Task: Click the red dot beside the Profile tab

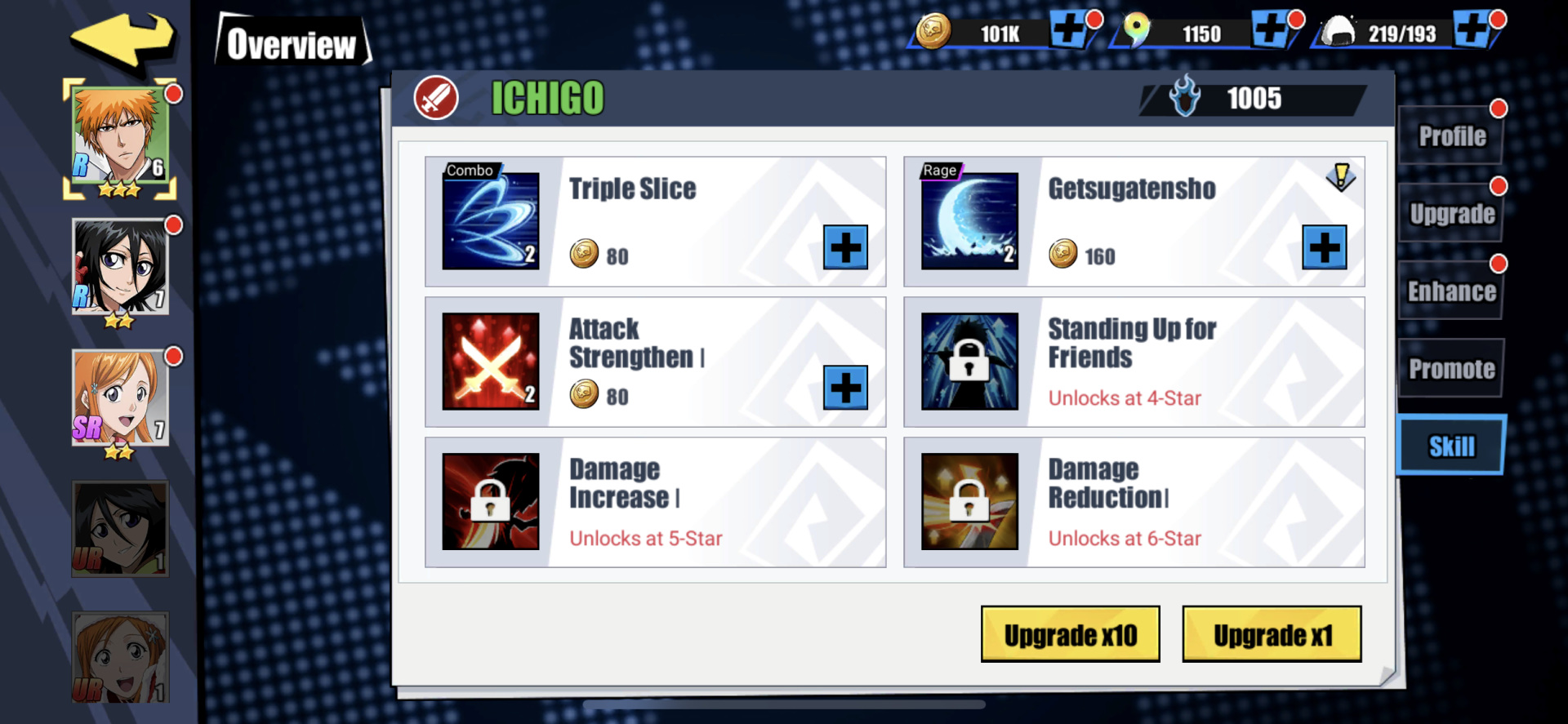Action: 1499,107
